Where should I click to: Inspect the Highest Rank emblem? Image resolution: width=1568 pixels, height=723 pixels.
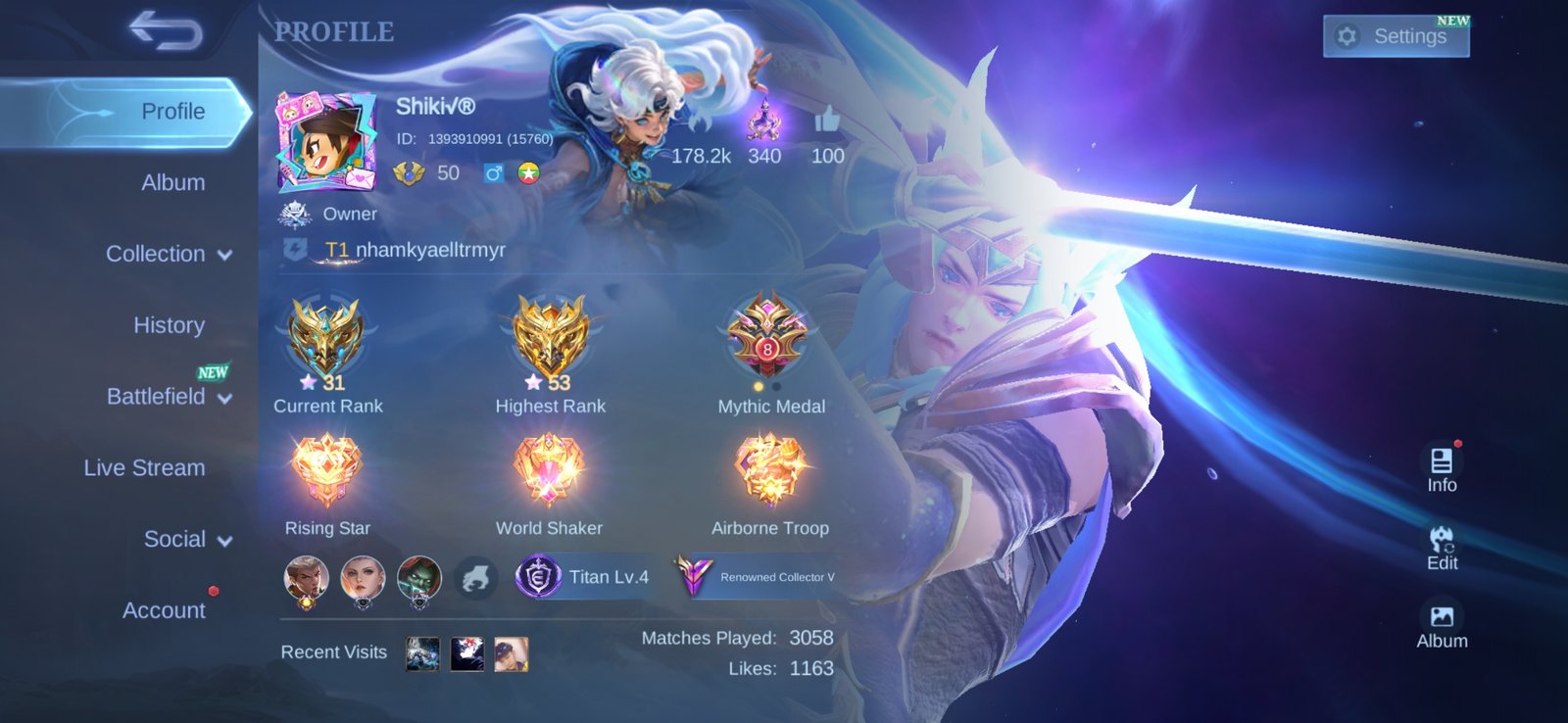tap(550, 338)
